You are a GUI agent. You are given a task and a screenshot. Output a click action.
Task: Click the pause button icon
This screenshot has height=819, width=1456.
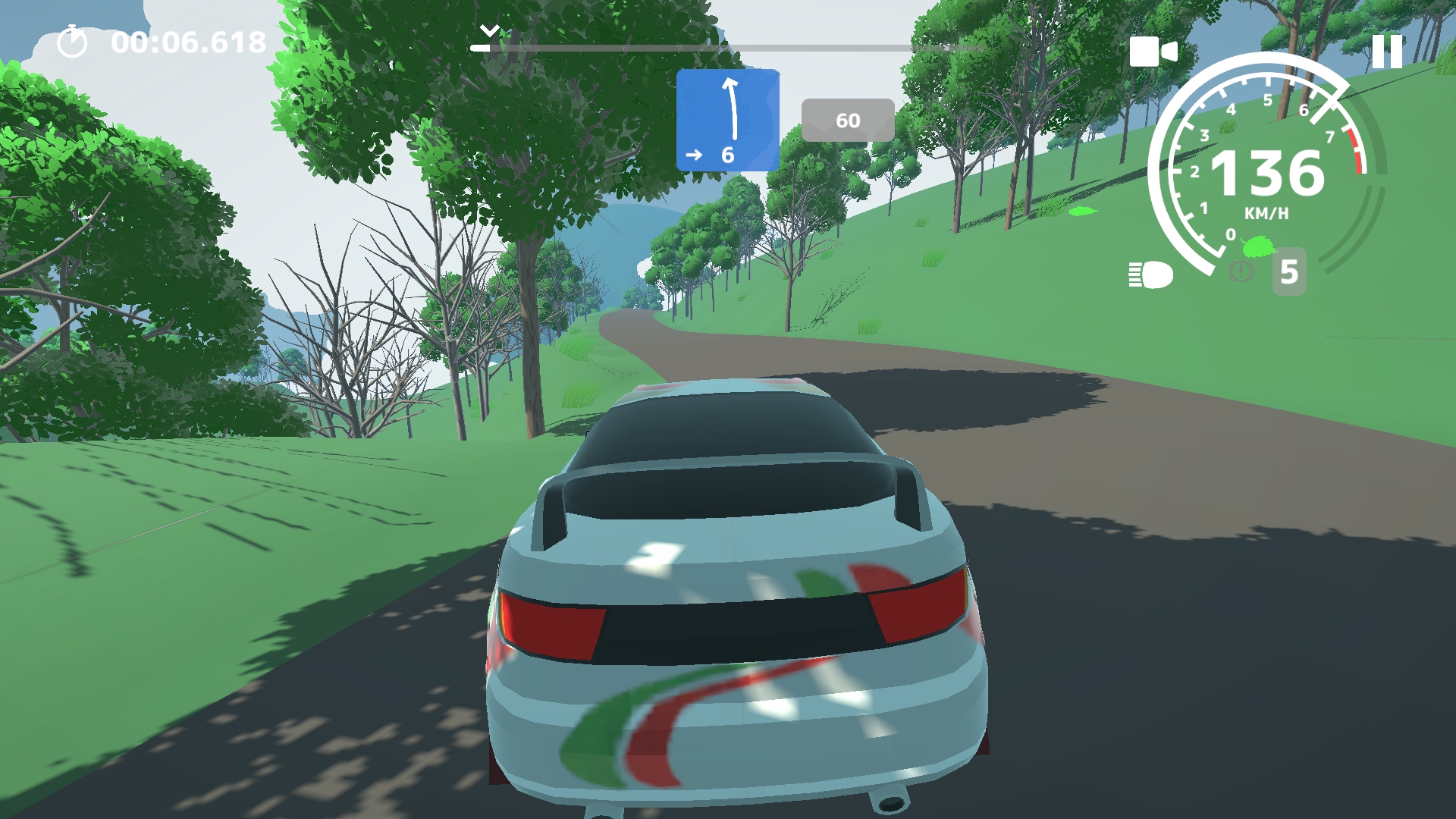pos(1387,51)
